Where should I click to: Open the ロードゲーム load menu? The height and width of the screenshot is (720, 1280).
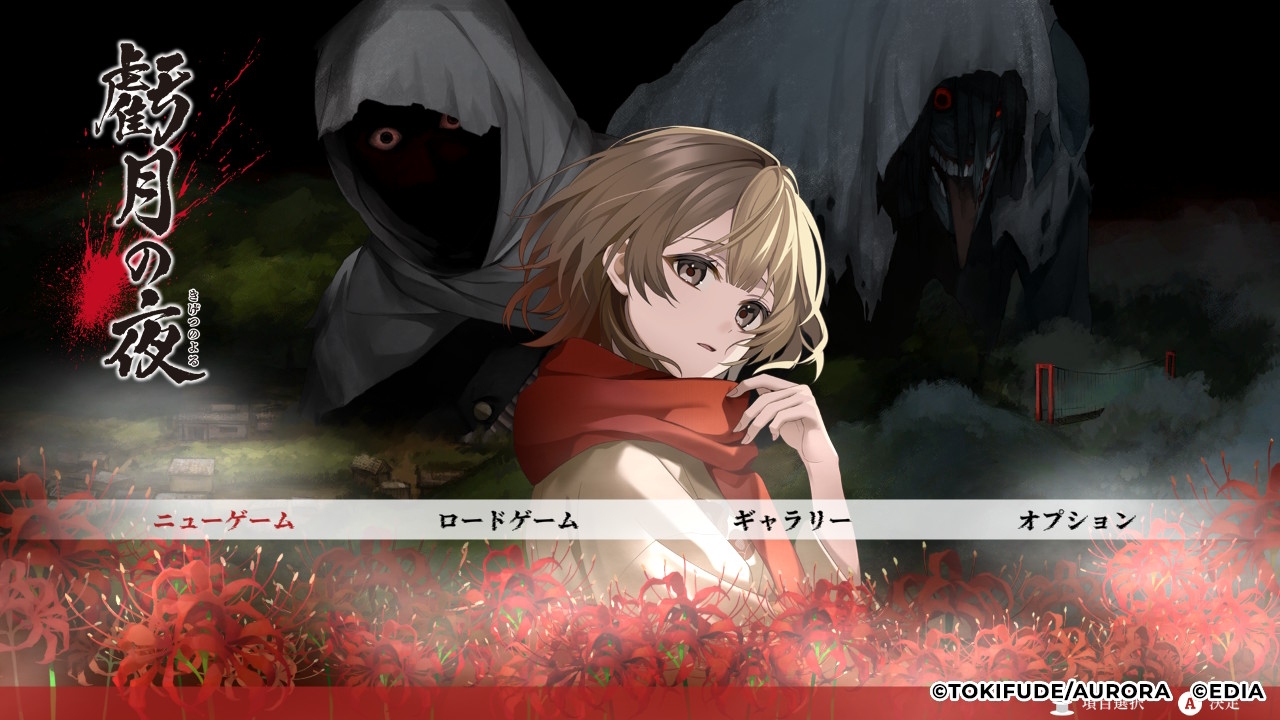[x=508, y=520]
